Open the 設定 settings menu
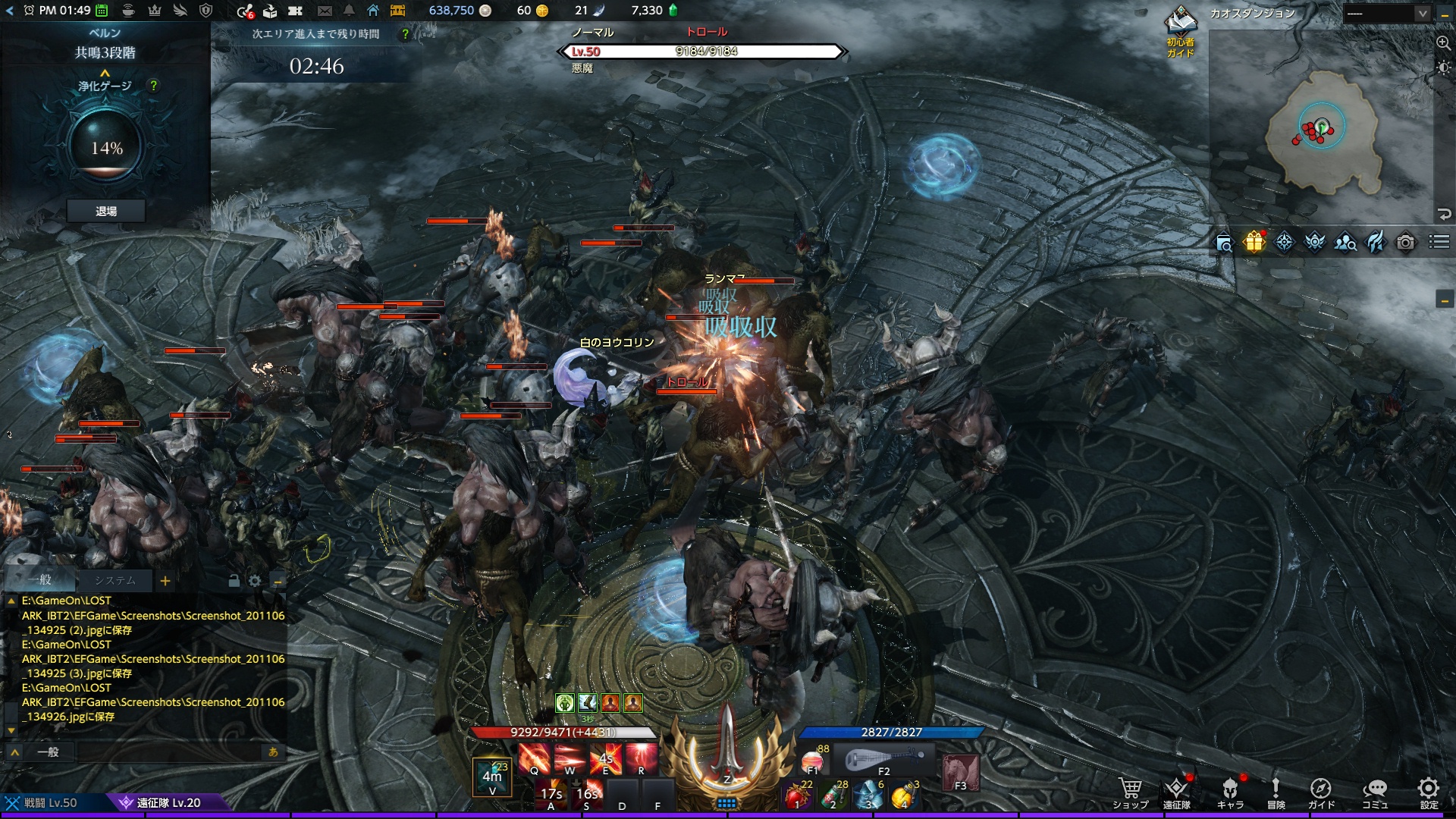 click(1429, 792)
